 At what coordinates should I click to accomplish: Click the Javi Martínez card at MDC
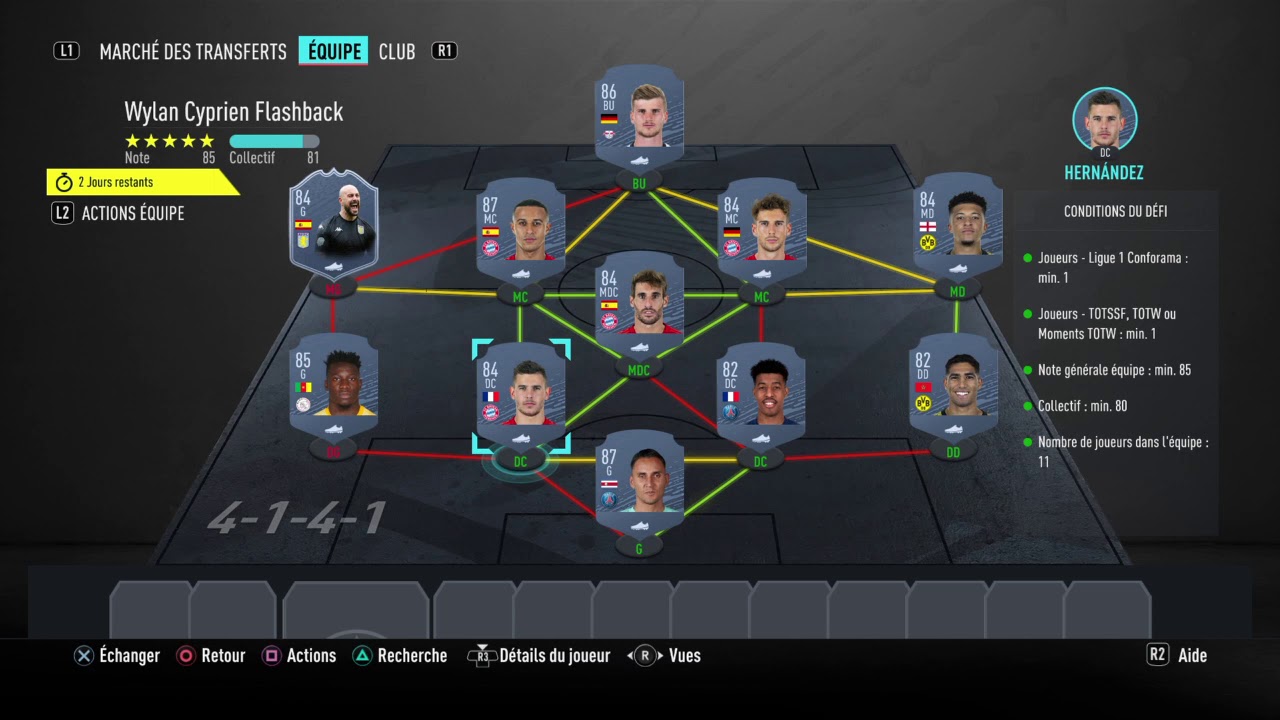[639, 305]
